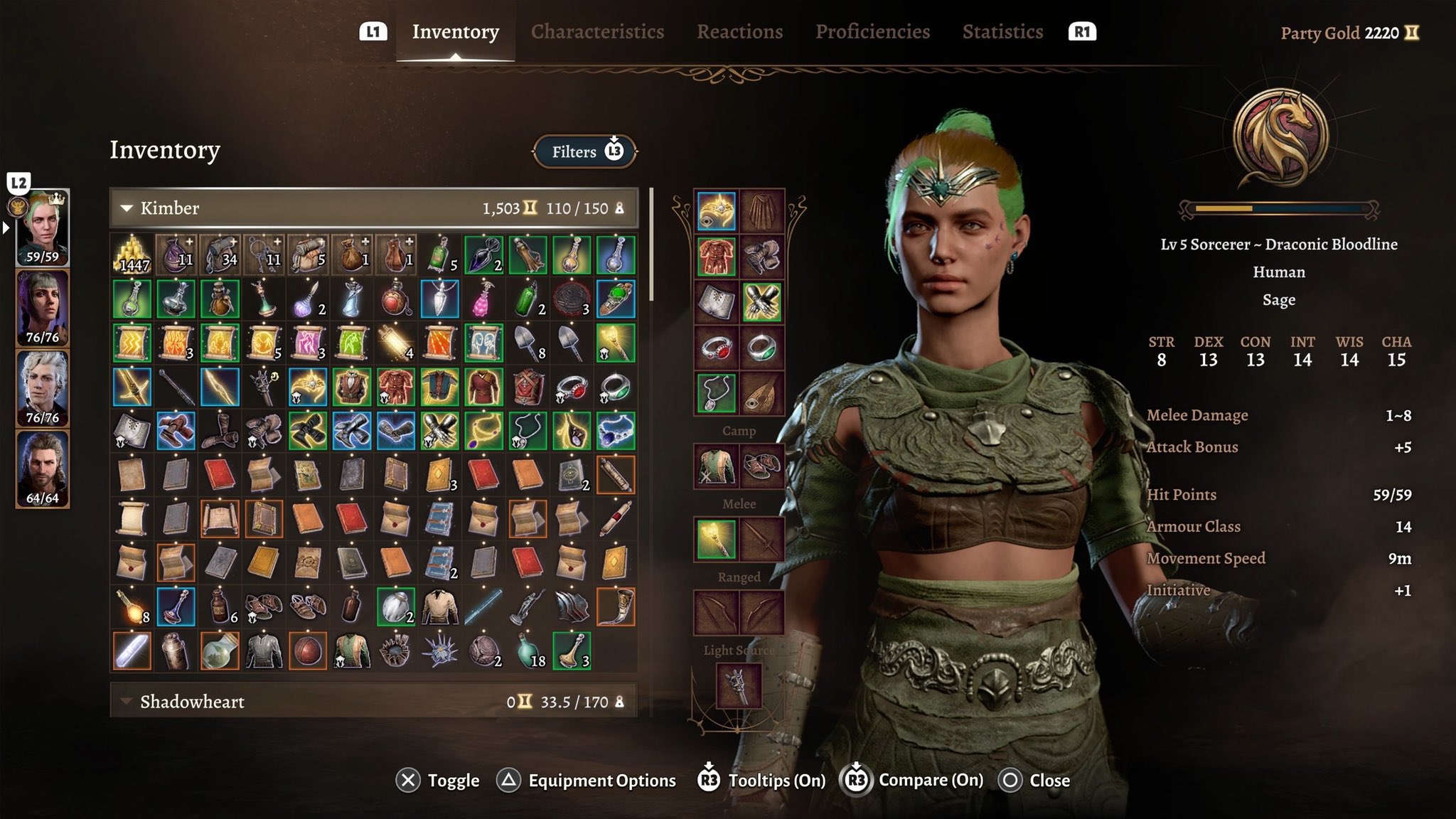Select the equipped red gem ring slot
The image size is (1456, 819).
click(717, 348)
